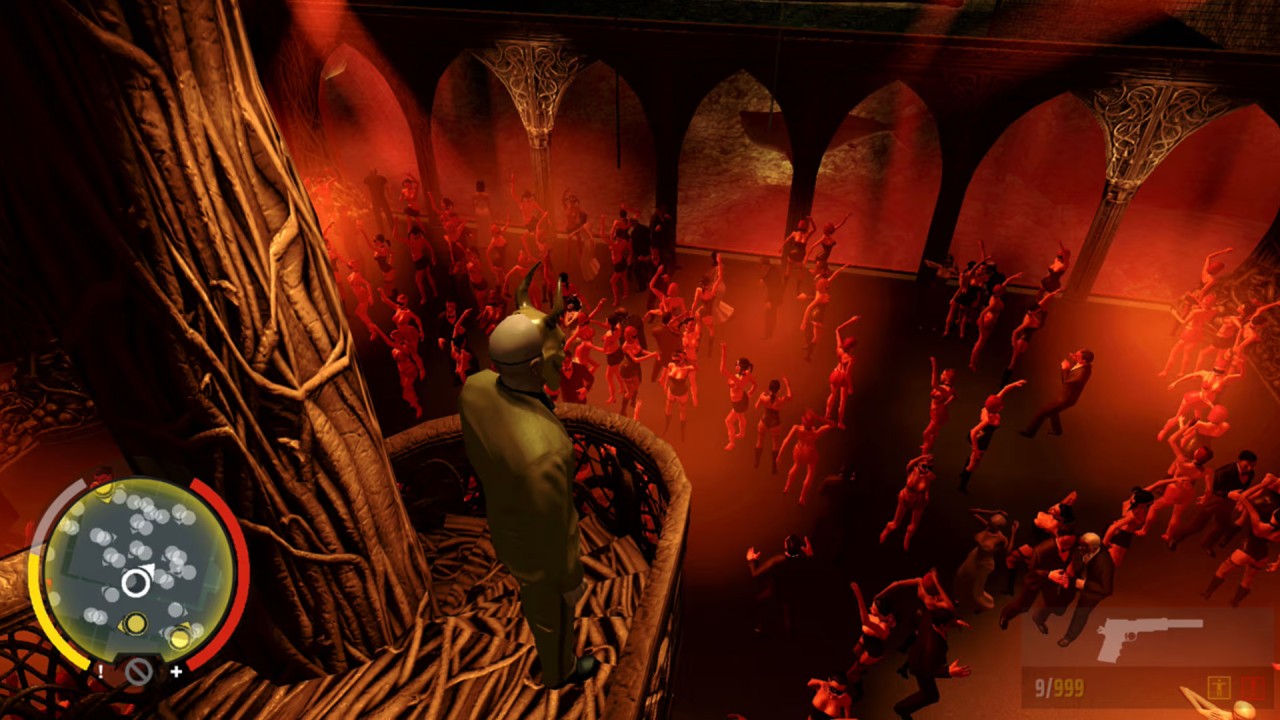Click the red figure icon beside ammo
This screenshot has width=1280, height=720.
click(1252, 688)
